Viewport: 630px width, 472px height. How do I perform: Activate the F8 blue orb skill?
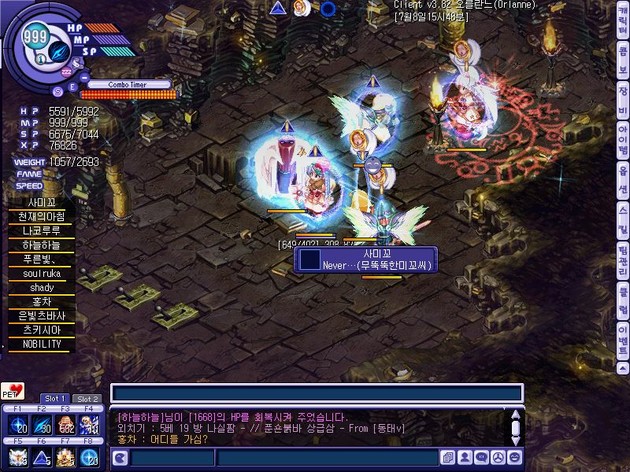90,457
